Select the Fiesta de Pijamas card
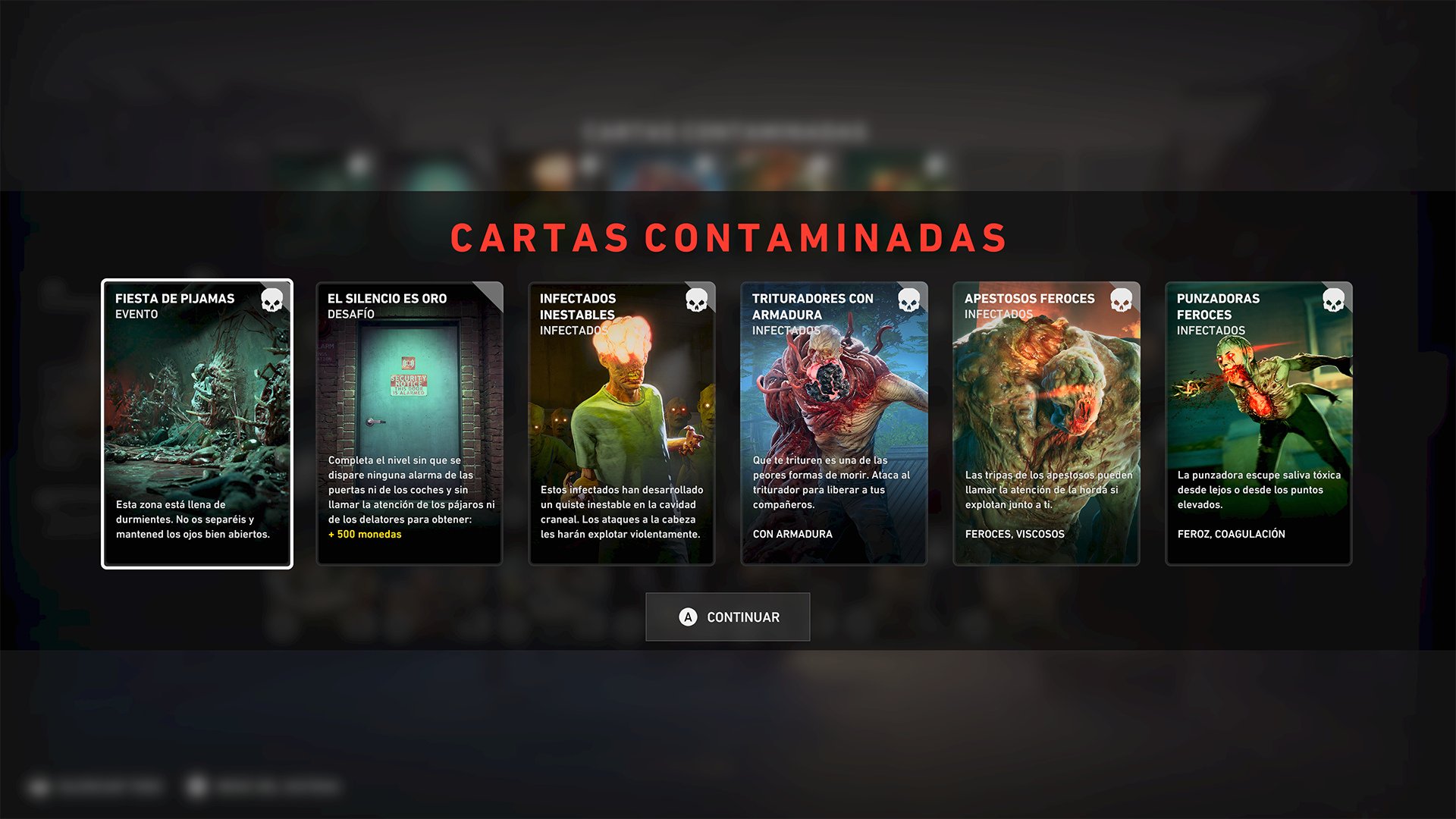Image resolution: width=1456 pixels, height=819 pixels. (197, 423)
